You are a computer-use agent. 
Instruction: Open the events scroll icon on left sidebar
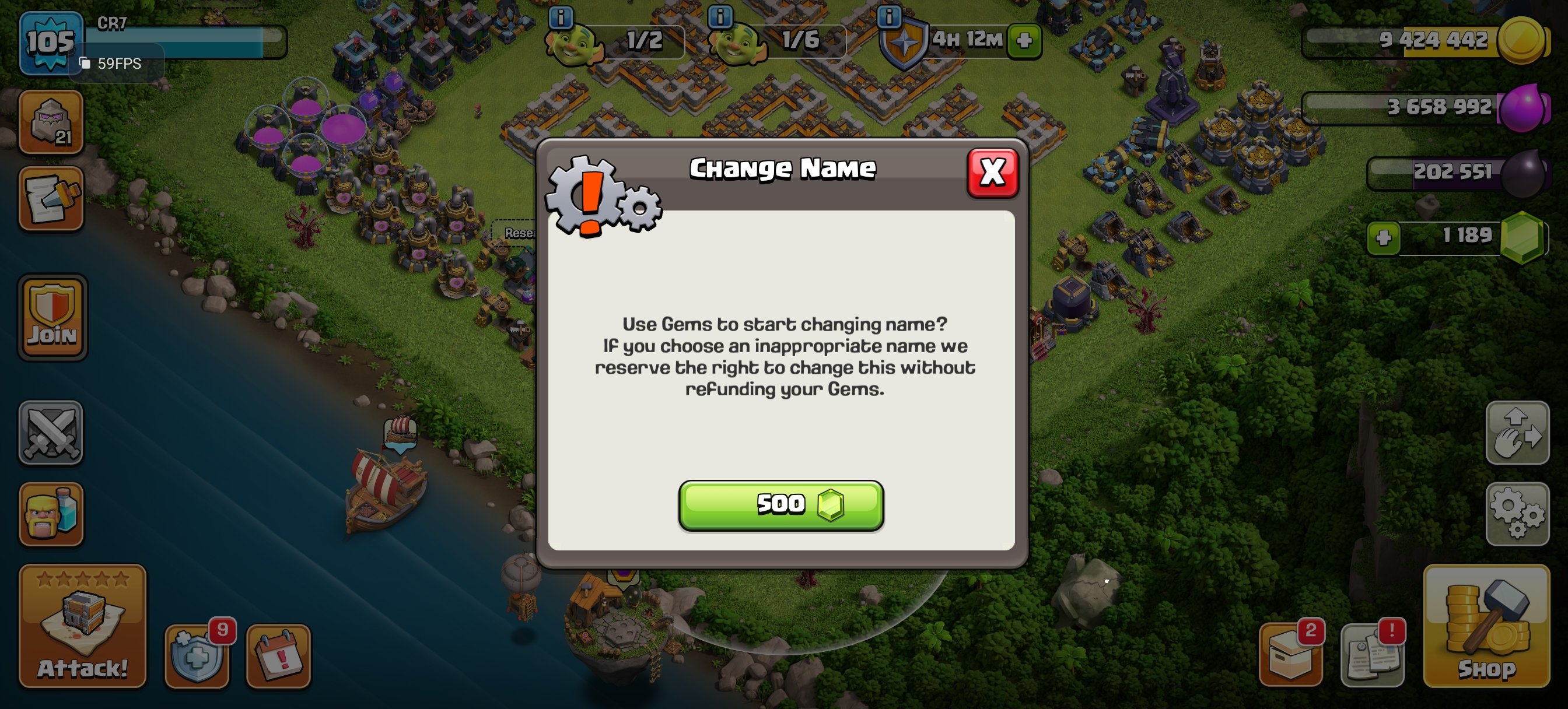point(51,201)
